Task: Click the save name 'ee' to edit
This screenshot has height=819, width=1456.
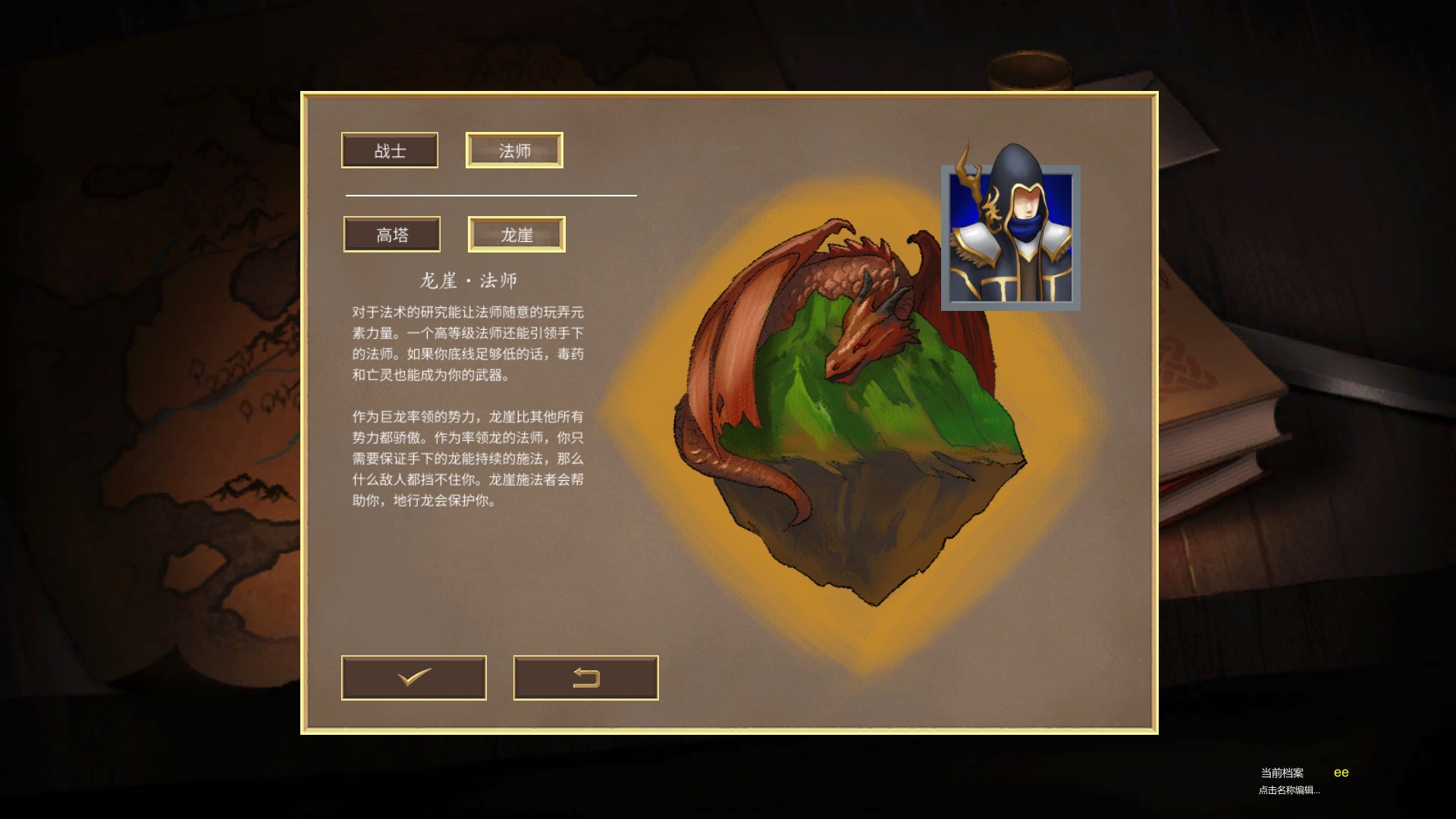Action: tap(1342, 771)
